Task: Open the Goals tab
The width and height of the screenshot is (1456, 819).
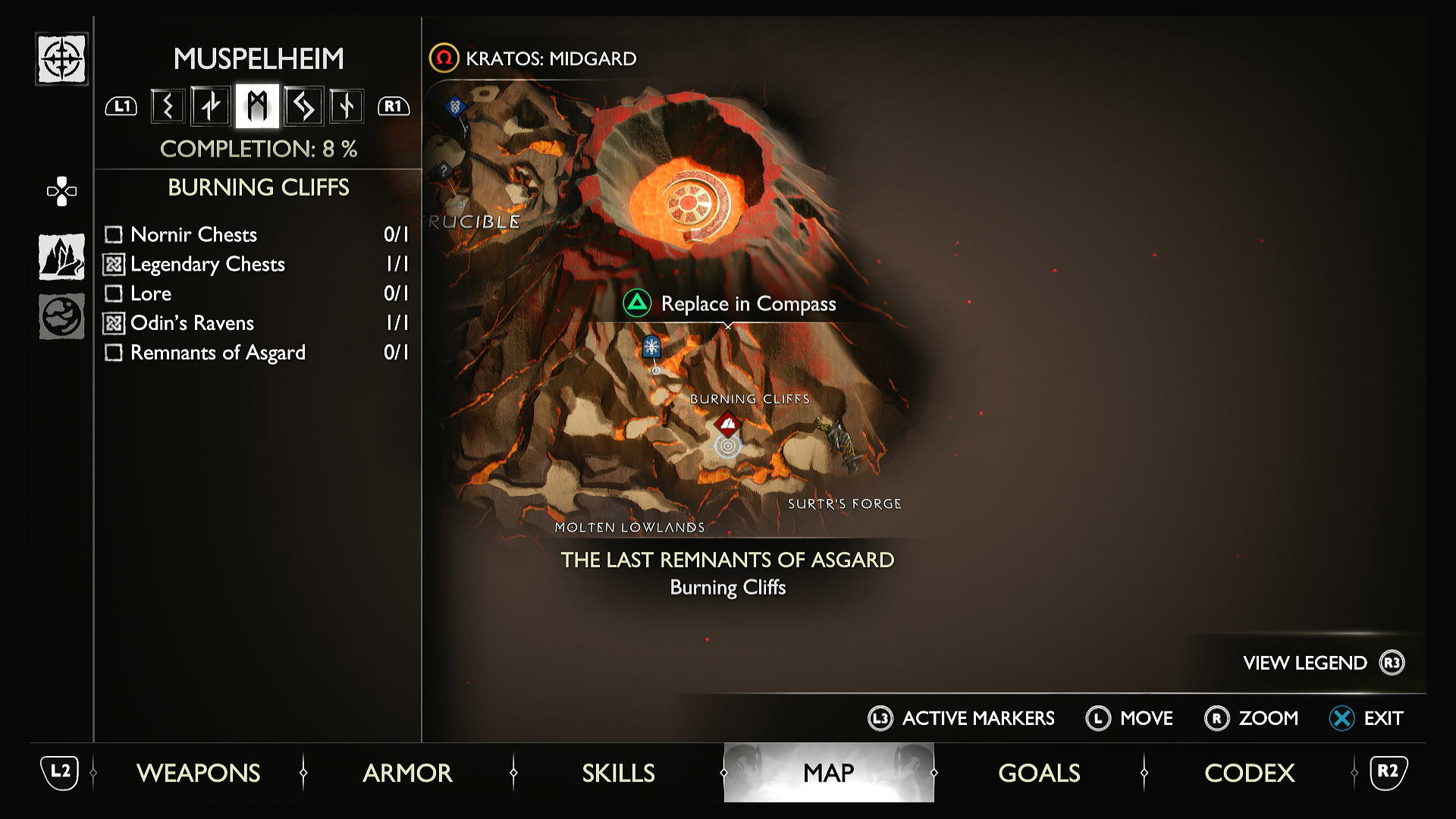Action: [1039, 773]
